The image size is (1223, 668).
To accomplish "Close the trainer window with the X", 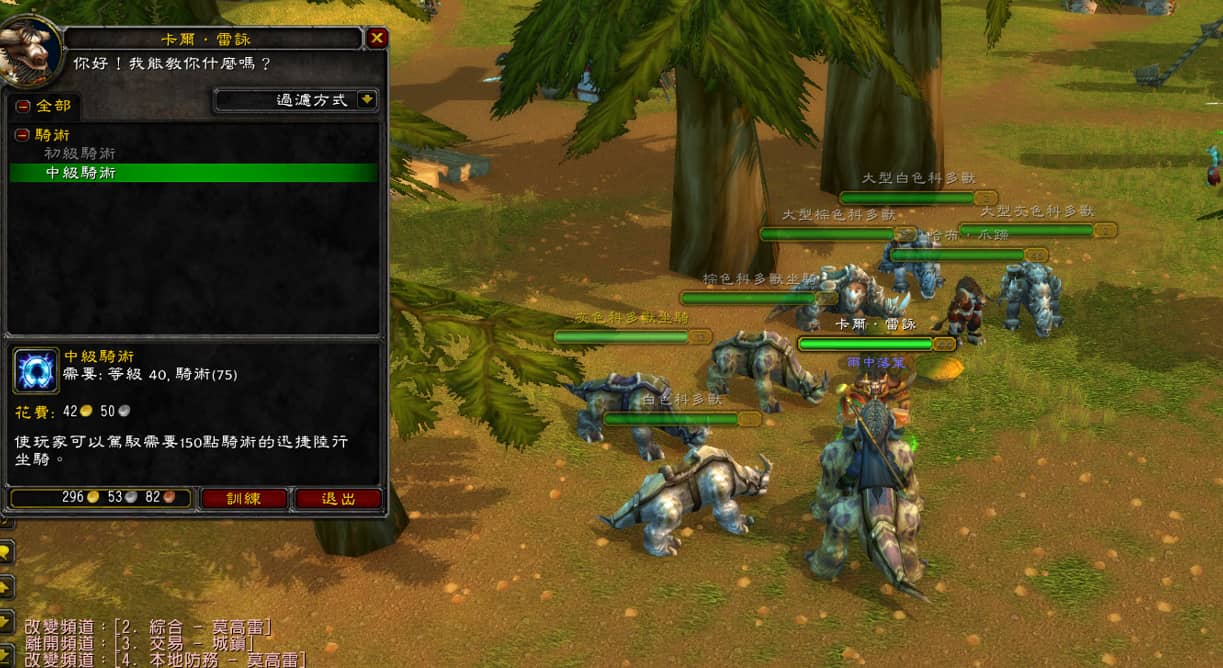I will click(377, 38).
